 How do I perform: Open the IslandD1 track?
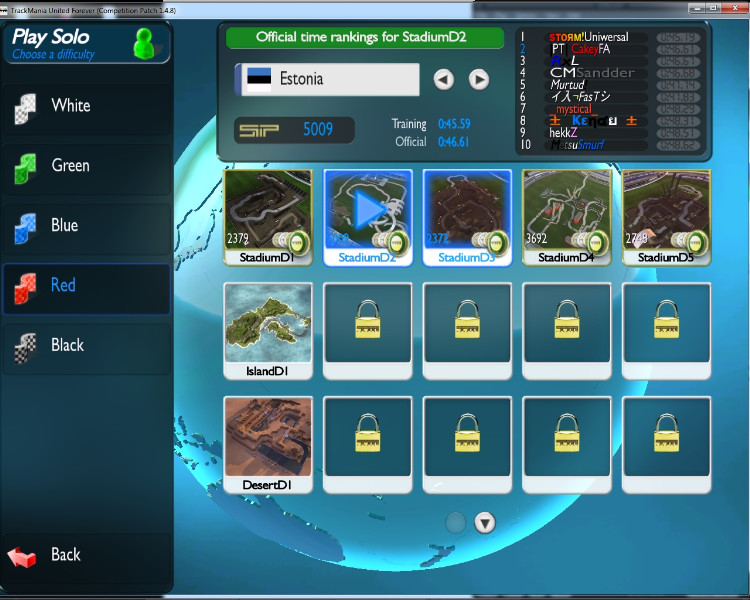click(x=267, y=330)
